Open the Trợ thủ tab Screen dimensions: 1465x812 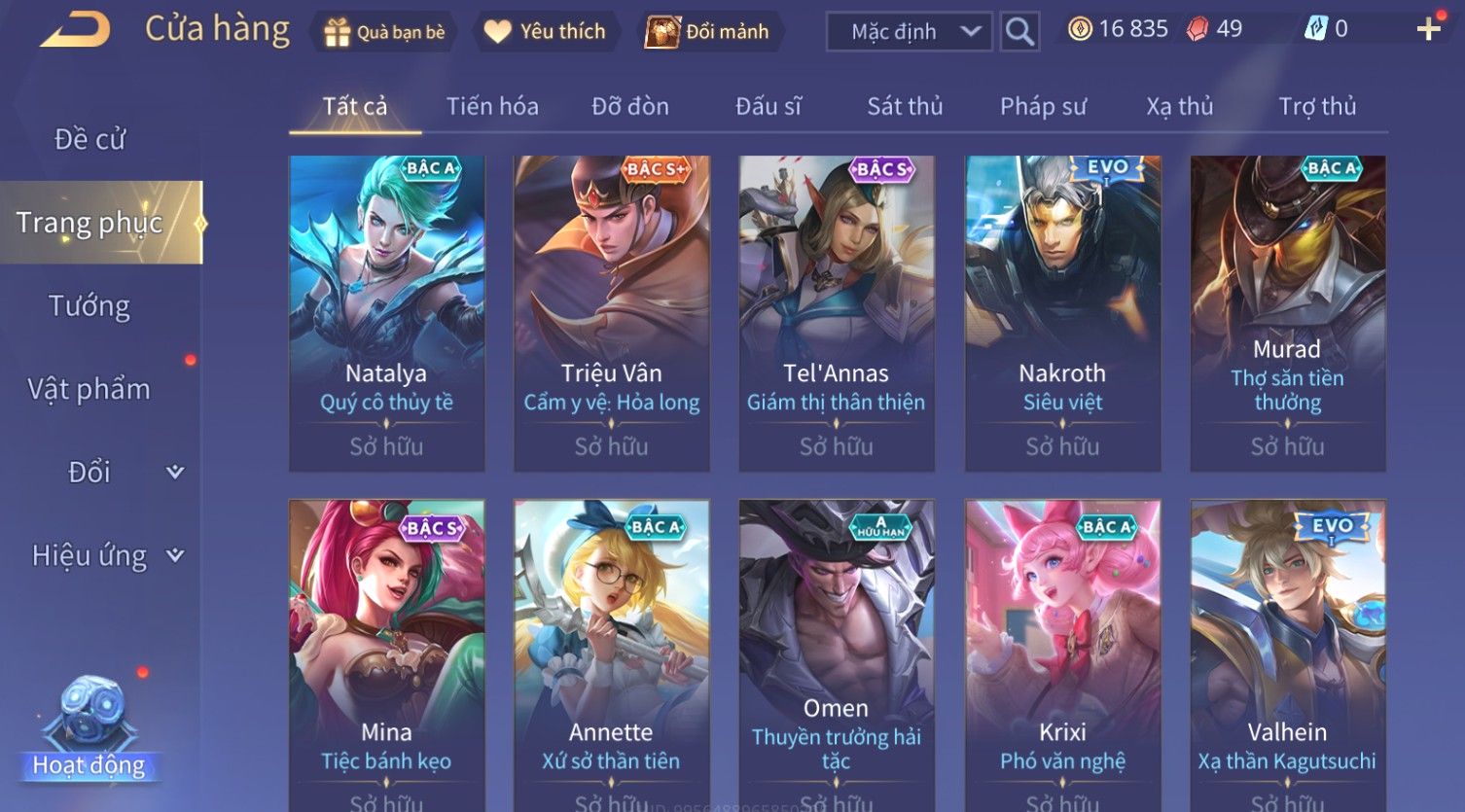tap(1317, 106)
